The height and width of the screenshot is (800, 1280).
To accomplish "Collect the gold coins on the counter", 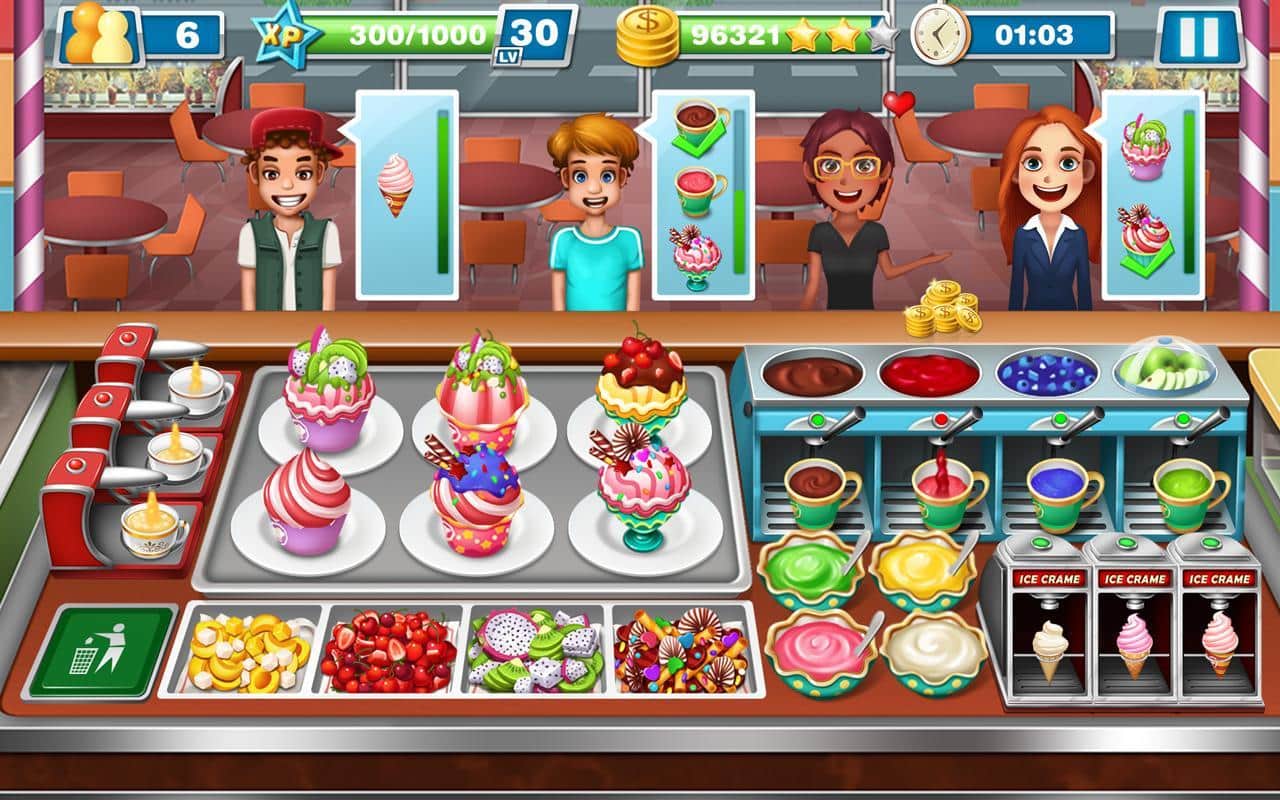I will click(942, 307).
